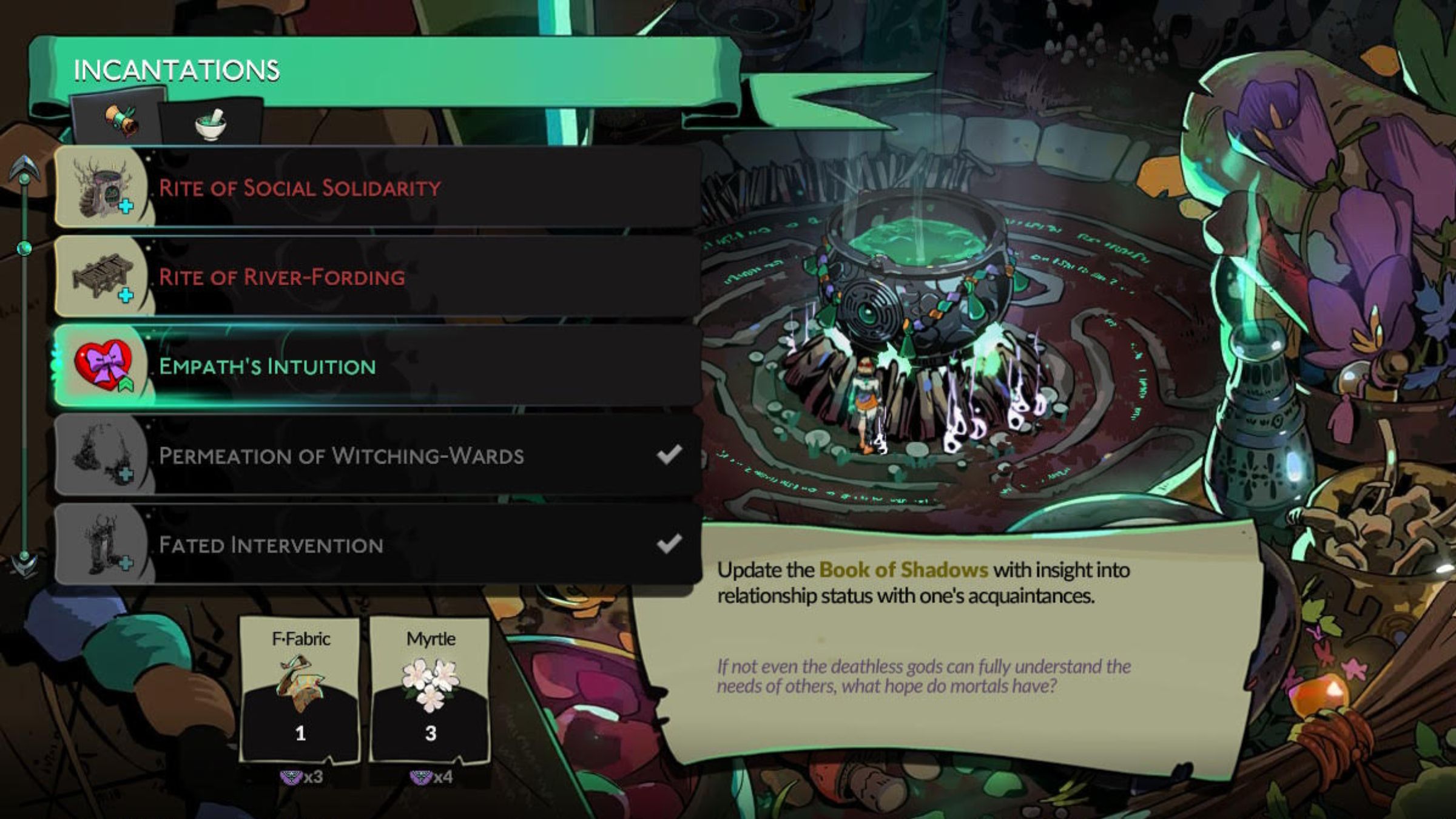The width and height of the screenshot is (1456, 819).
Task: Cast Empath's Intuition incantation
Action: [376, 366]
